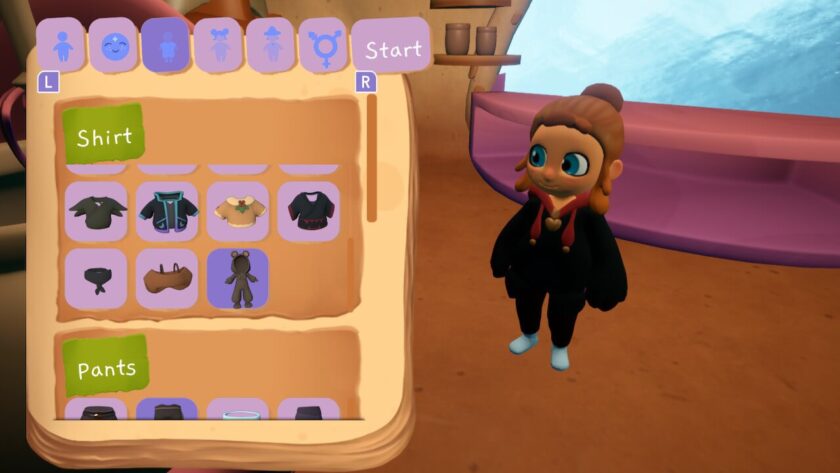Pick the tan shirt with holly decoration

pos(238,210)
